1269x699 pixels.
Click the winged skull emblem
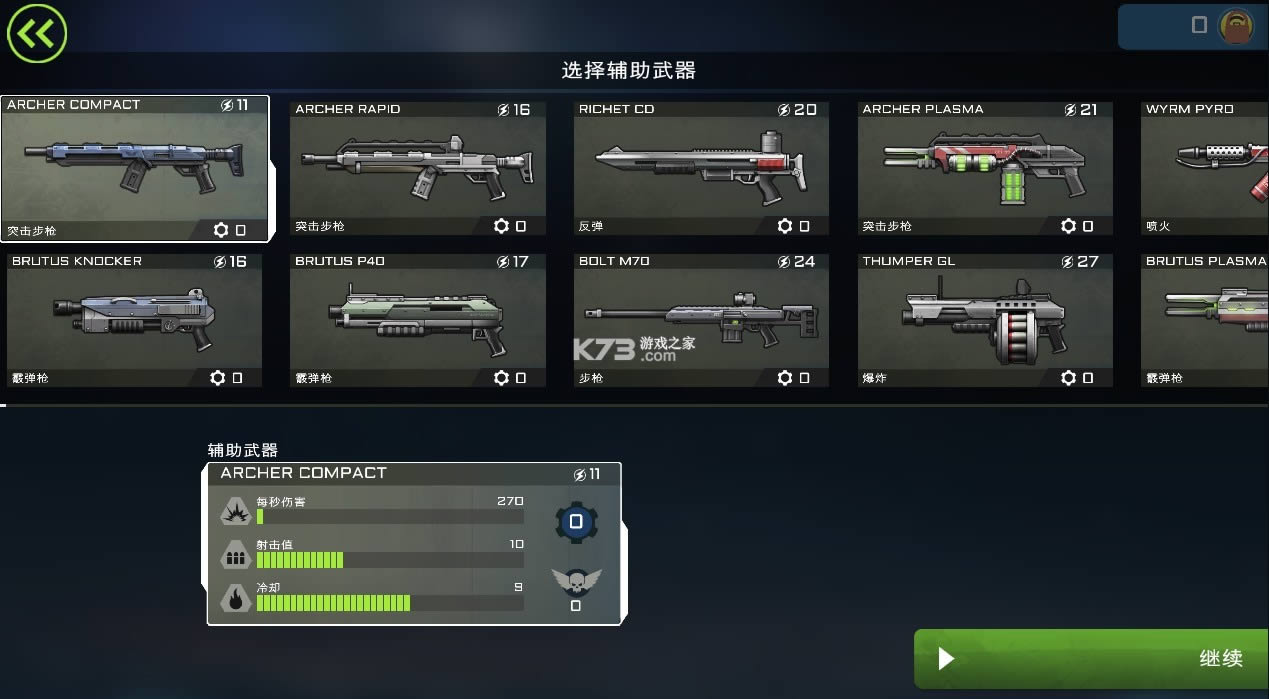[x=576, y=582]
